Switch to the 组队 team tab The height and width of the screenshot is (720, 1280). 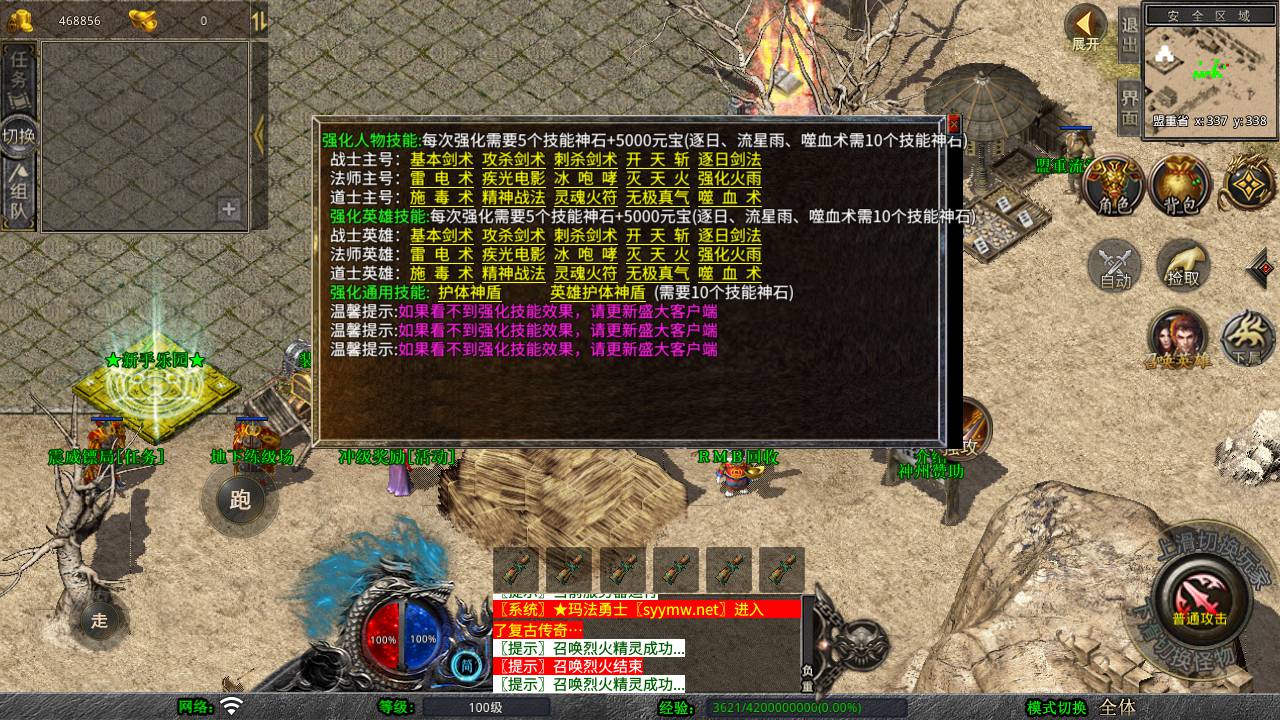[19, 195]
